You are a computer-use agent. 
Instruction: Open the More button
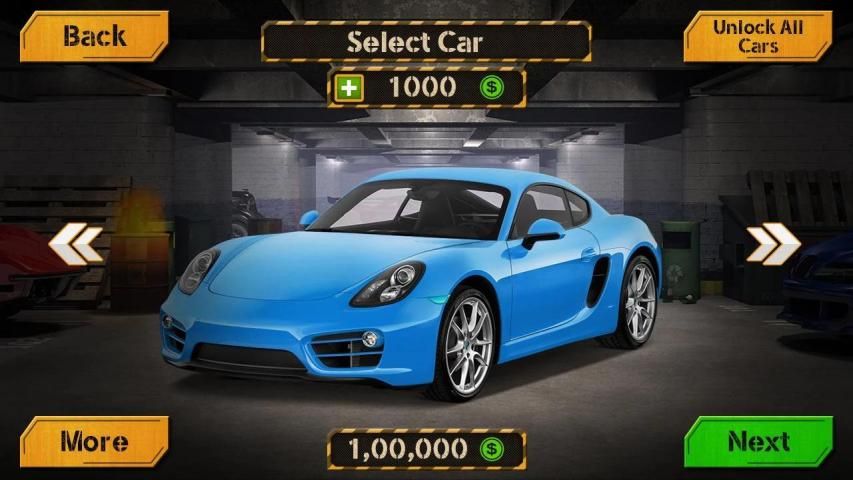click(x=94, y=441)
